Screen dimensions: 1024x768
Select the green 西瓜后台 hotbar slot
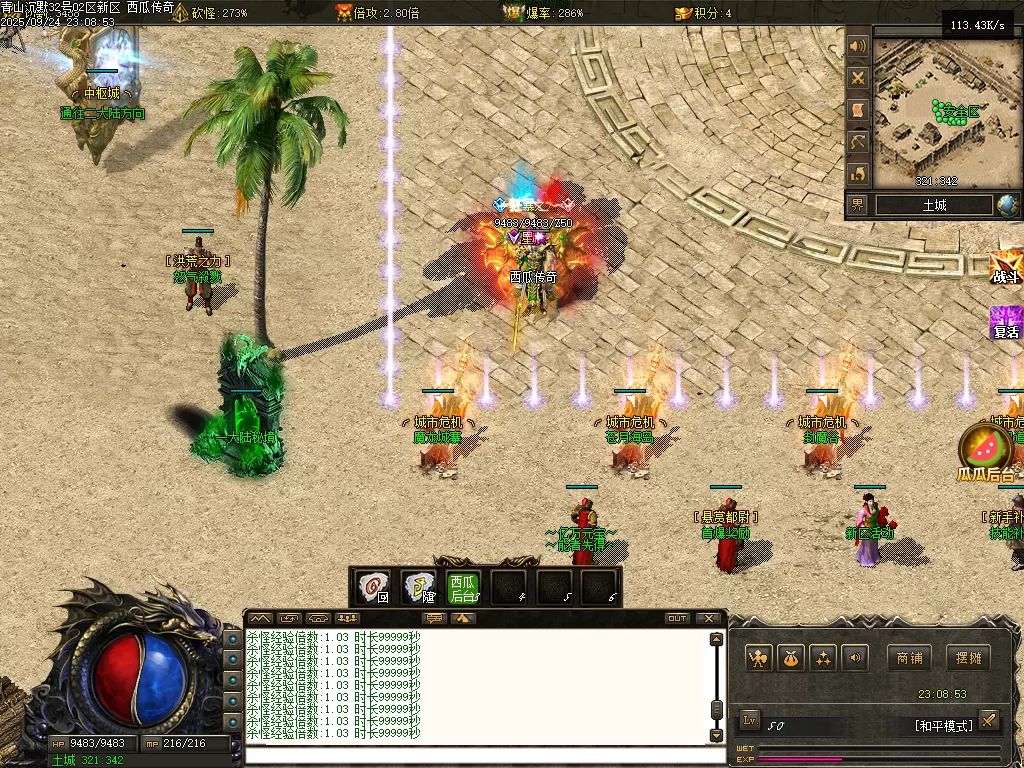pos(462,587)
